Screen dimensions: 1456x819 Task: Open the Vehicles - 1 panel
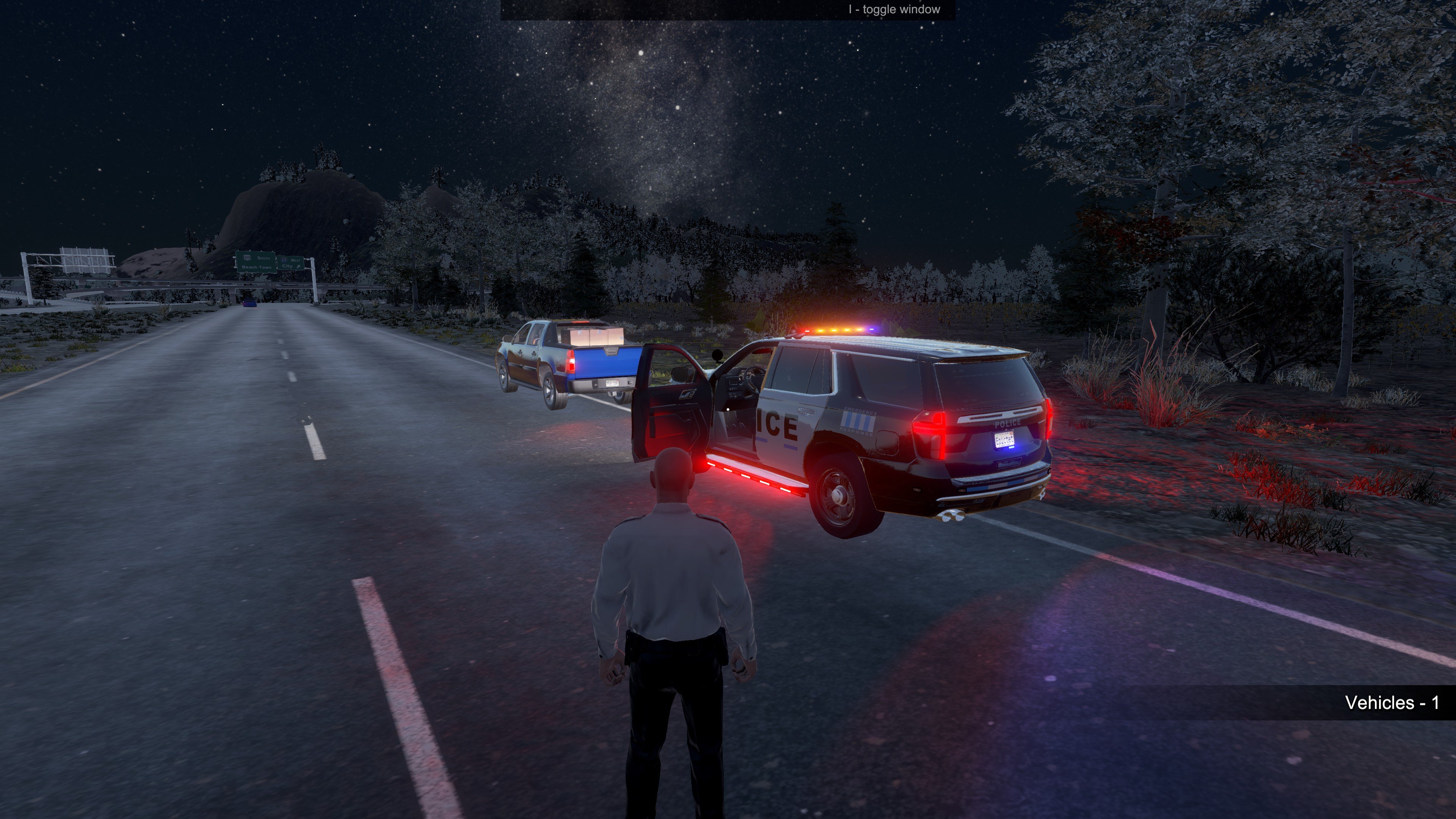click(x=1391, y=703)
